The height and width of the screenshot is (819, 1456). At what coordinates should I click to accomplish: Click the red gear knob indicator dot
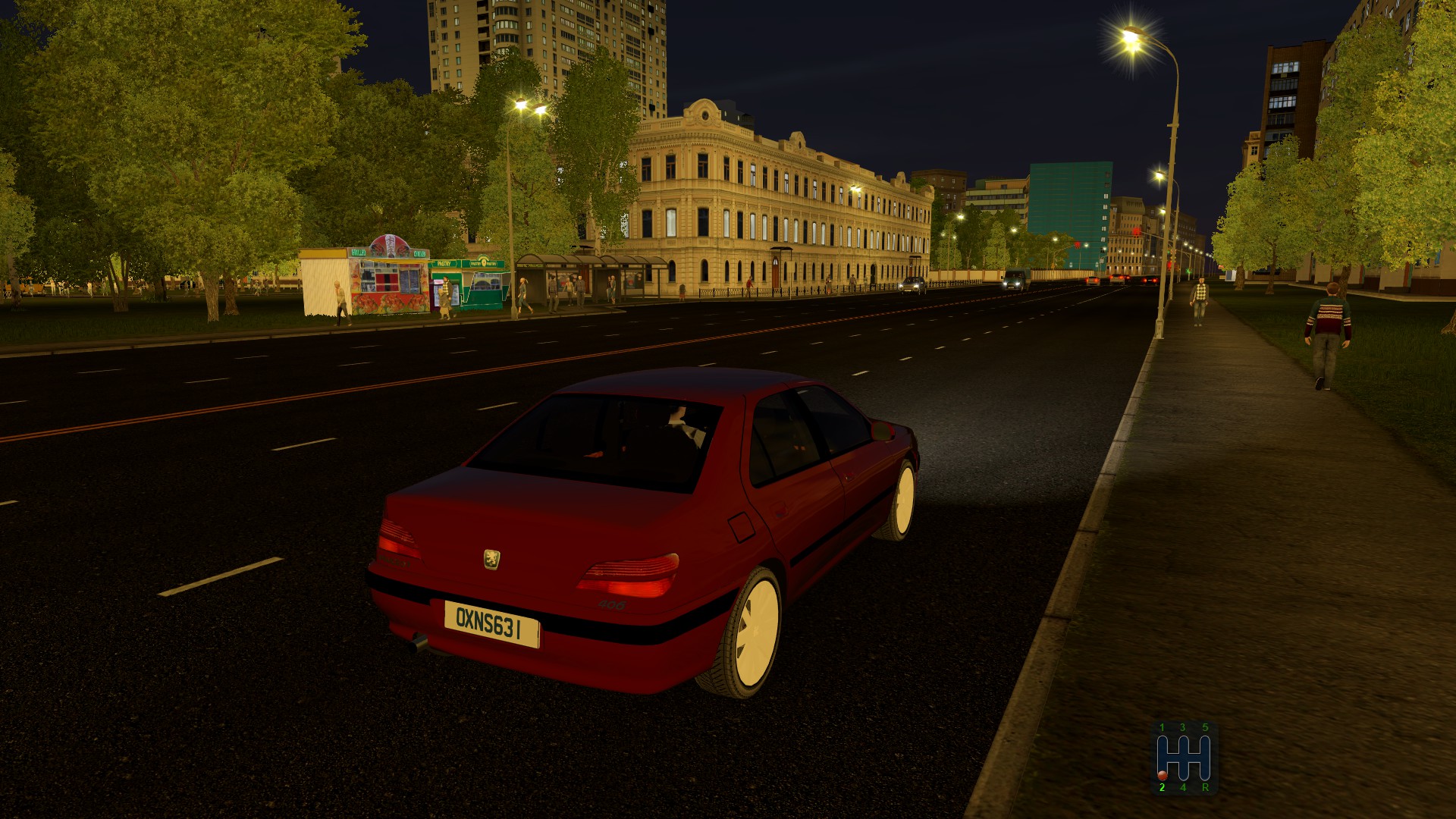[x=1163, y=776]
